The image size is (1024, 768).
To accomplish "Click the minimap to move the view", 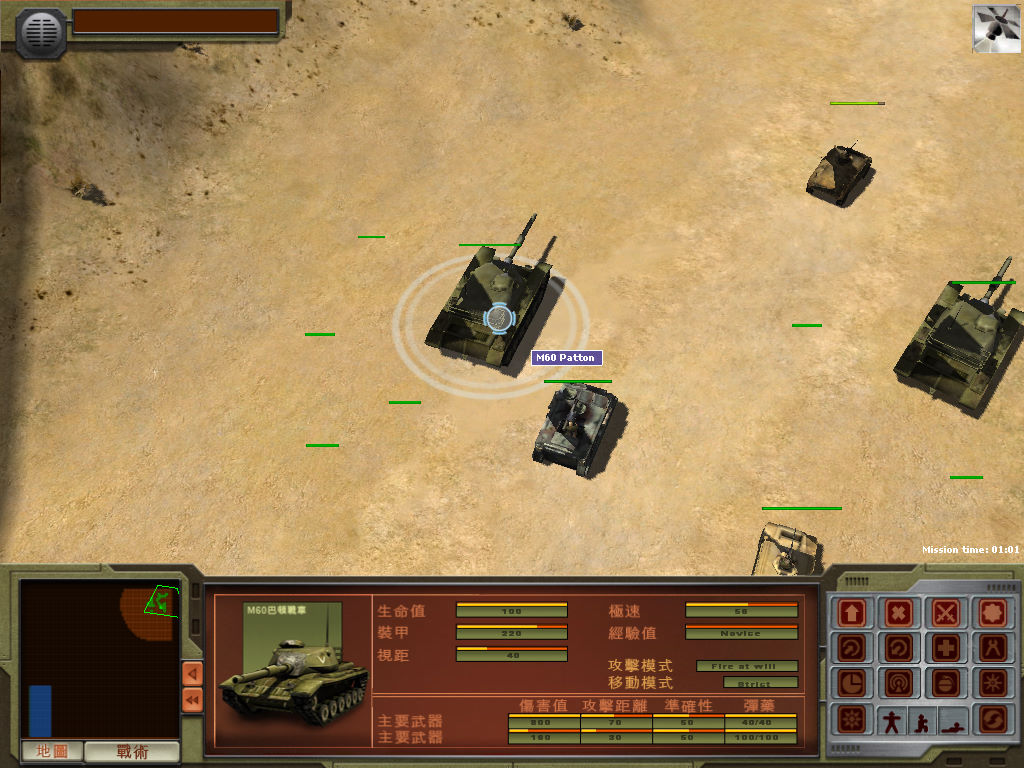I will point(100,660).
